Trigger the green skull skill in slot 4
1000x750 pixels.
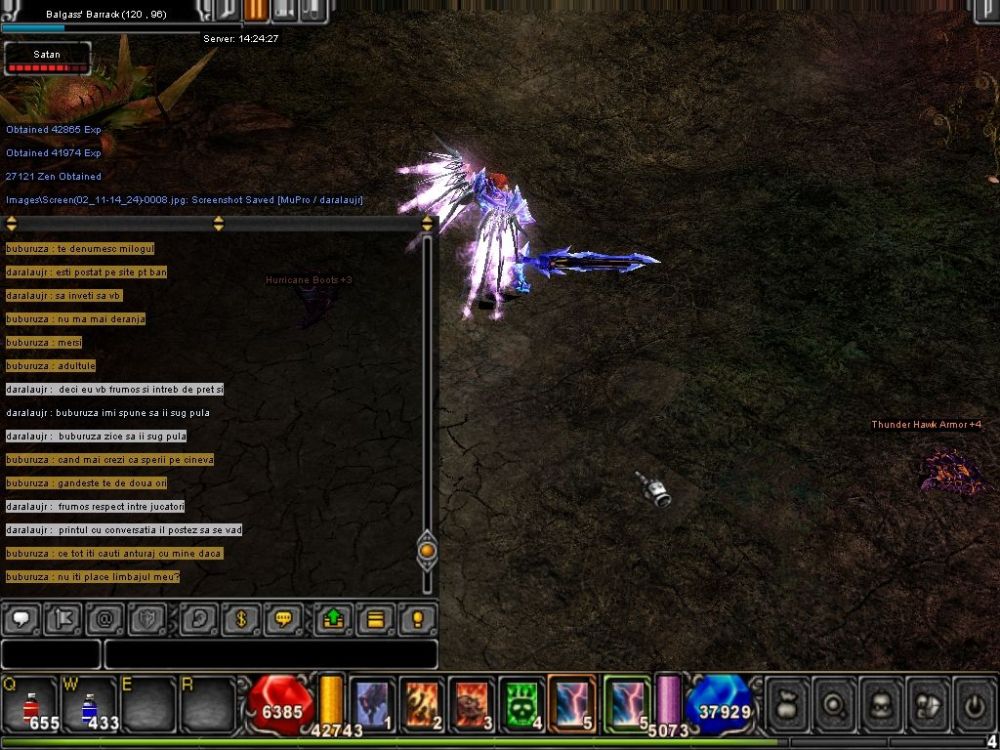(521, 704)
